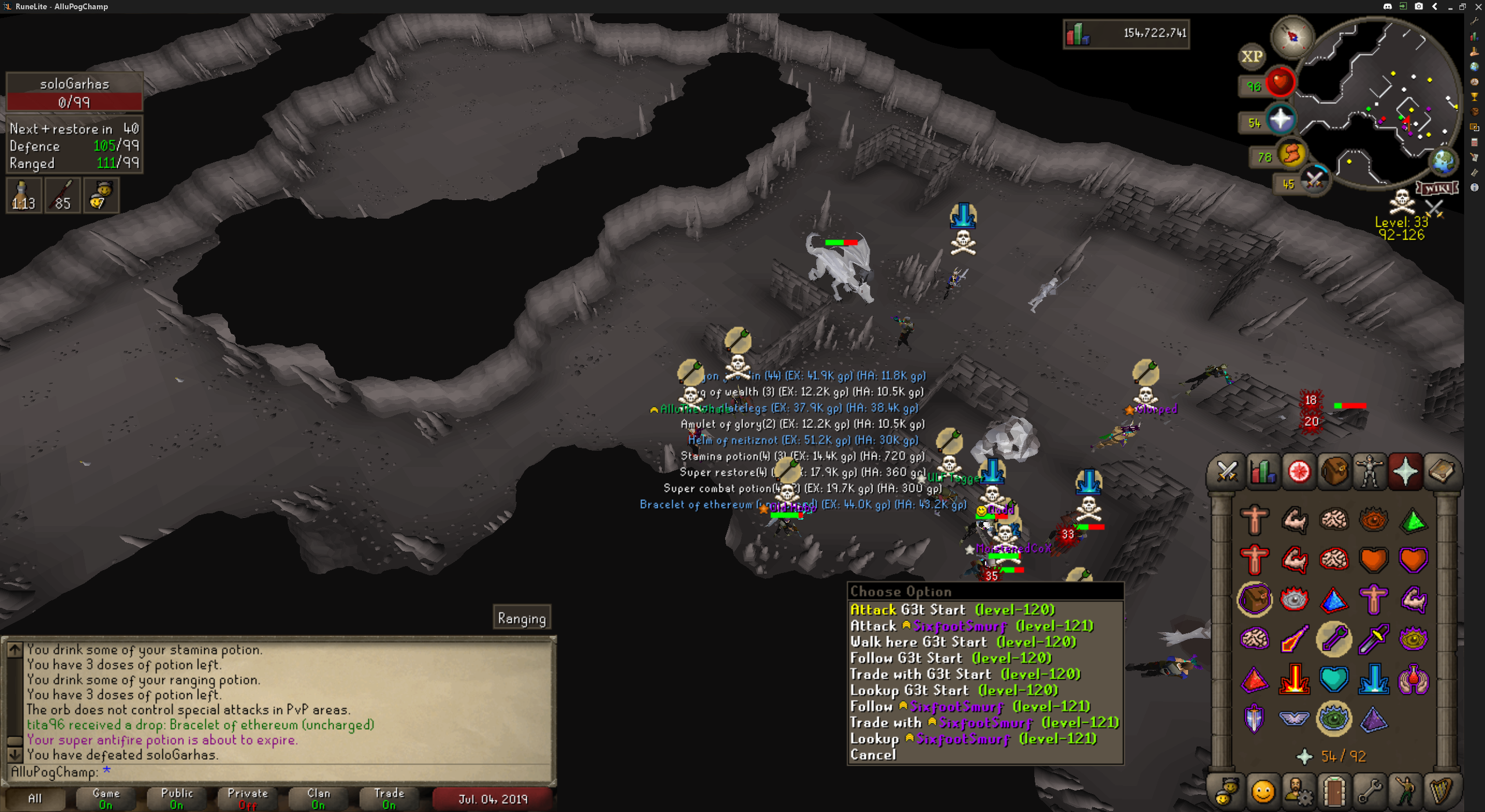Open the Inventory backpack tab
Image resolution: width=1485 pixels, height=812 pixels.
coord(1334,472)
